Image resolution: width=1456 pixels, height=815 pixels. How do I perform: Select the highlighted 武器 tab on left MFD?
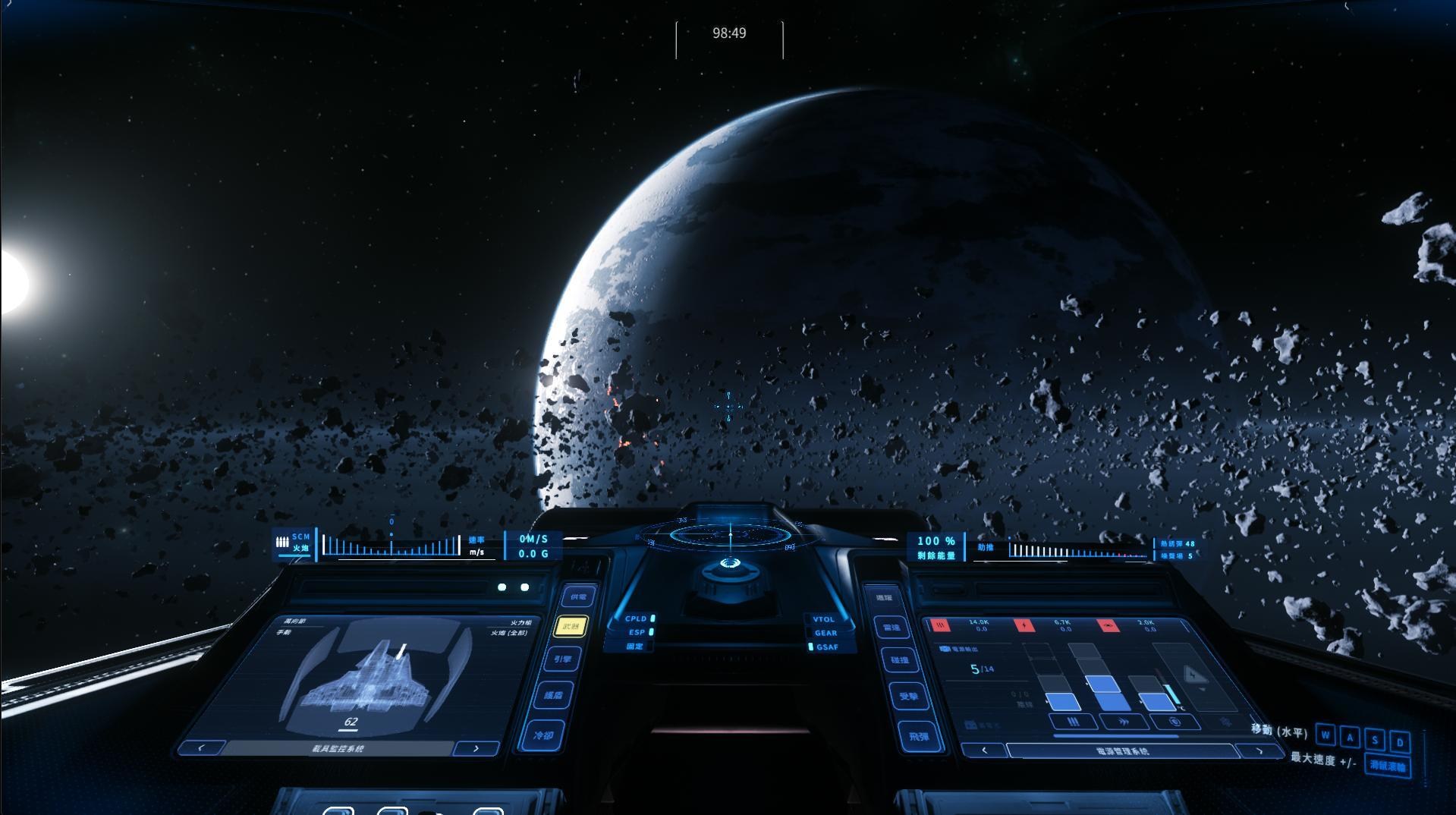point(570,627)
